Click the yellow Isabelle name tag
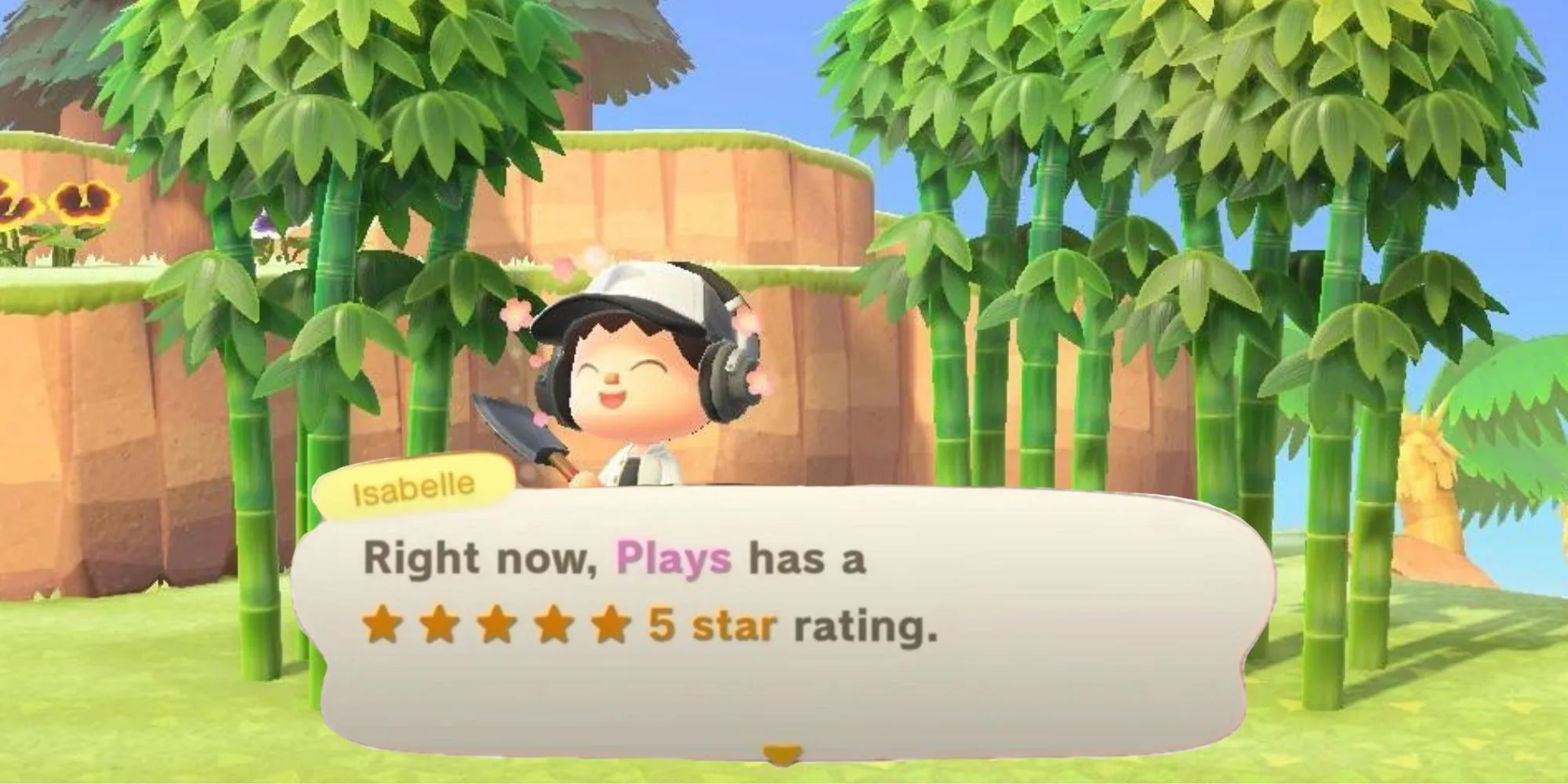The image size is (1568, 784). (x=412, y=485)
